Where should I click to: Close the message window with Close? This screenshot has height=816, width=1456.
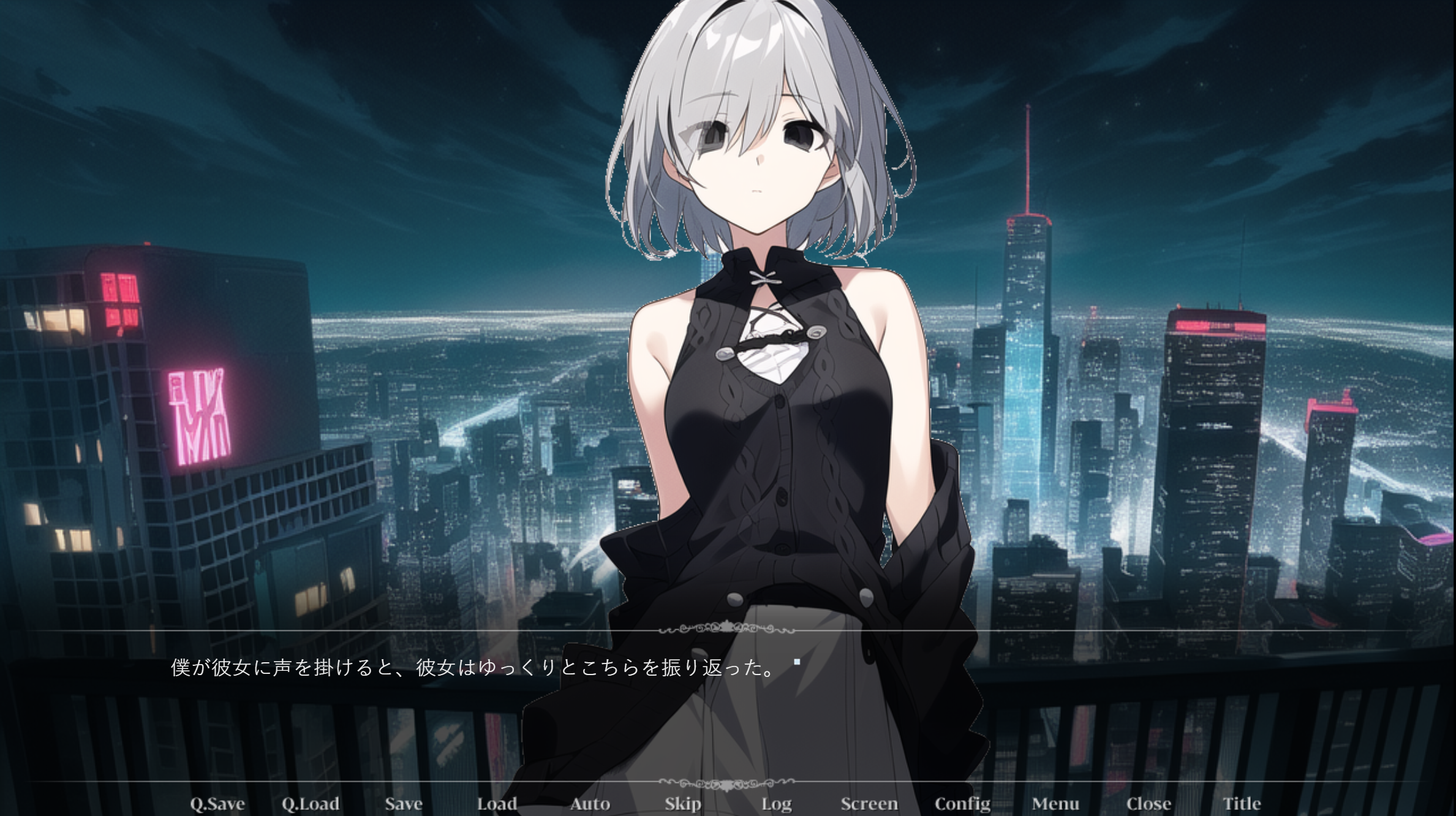(x=1149, y=803)
